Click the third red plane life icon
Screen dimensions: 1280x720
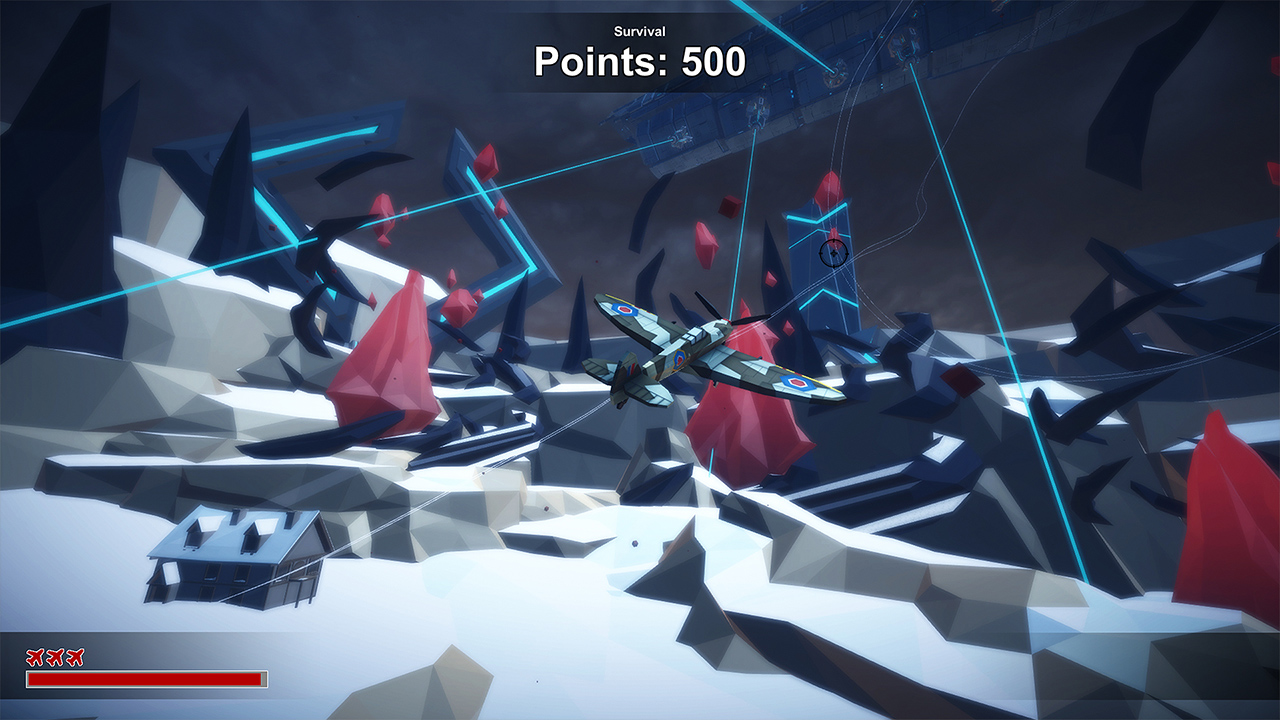pyautogui.click(x=75, y=657)
